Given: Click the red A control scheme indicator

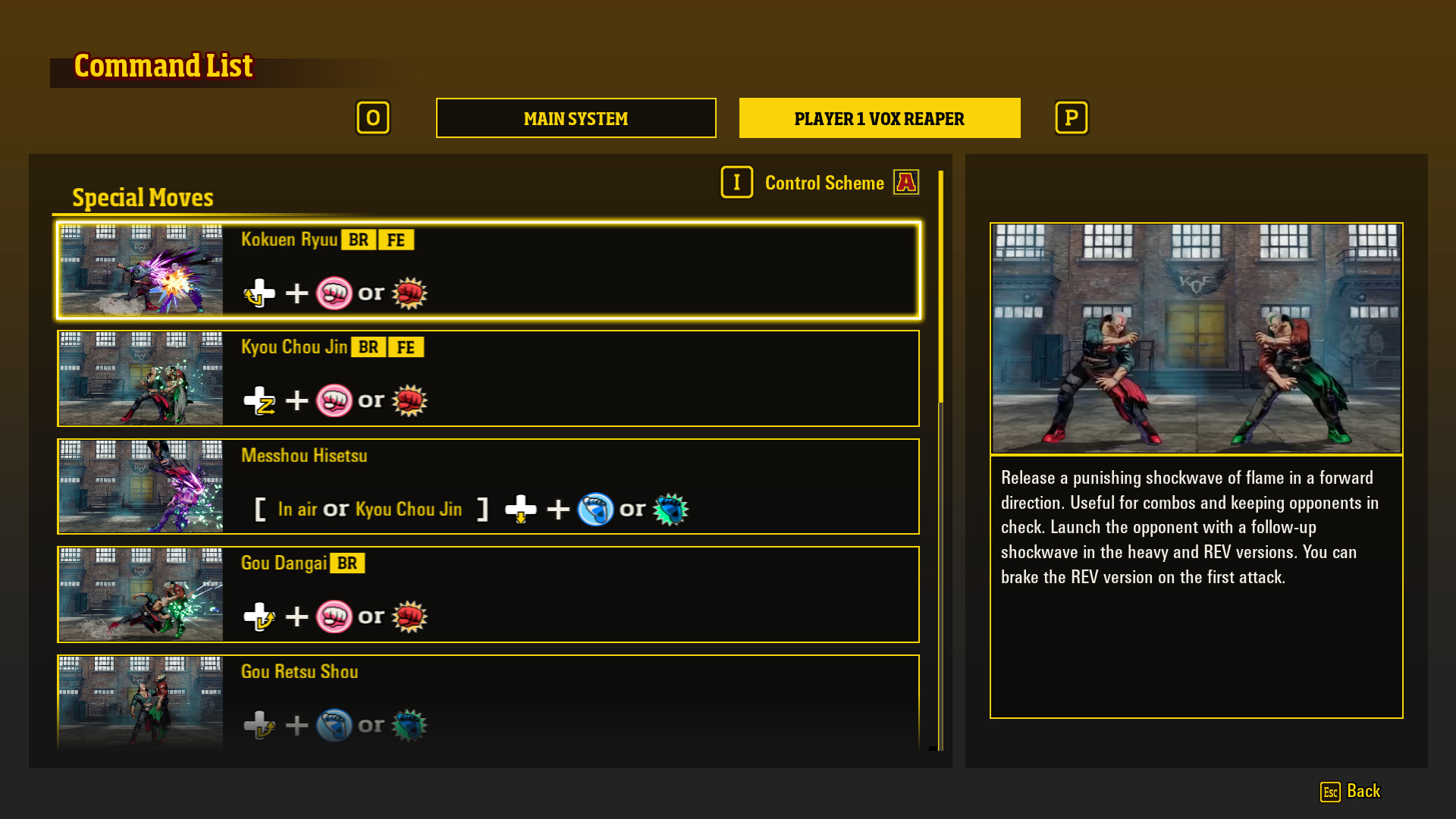Looking at the screenshot, I should (905, 182).
